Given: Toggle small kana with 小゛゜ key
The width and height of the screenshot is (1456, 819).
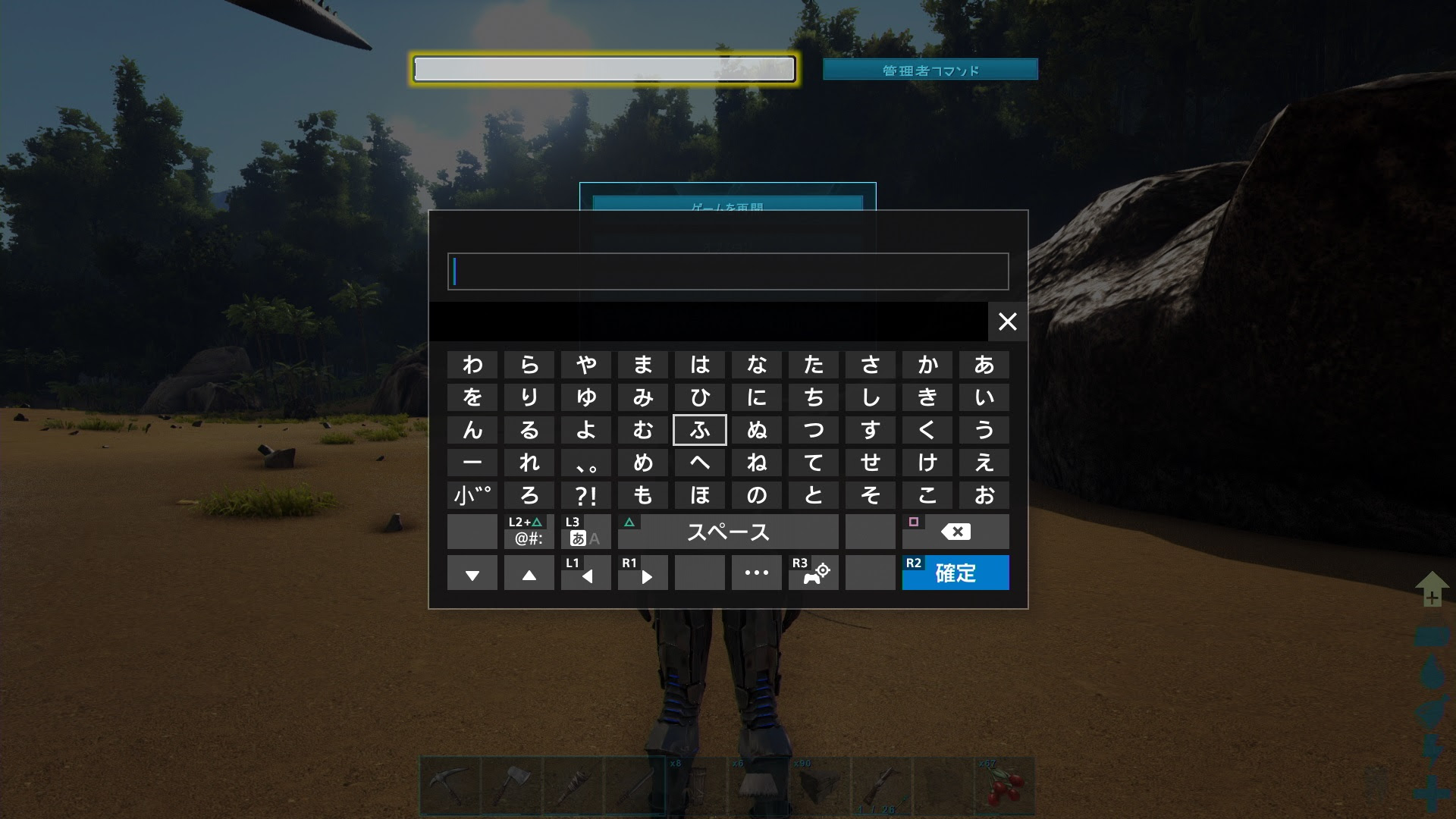Looking at the screenshot, I should tap(472, 494).
